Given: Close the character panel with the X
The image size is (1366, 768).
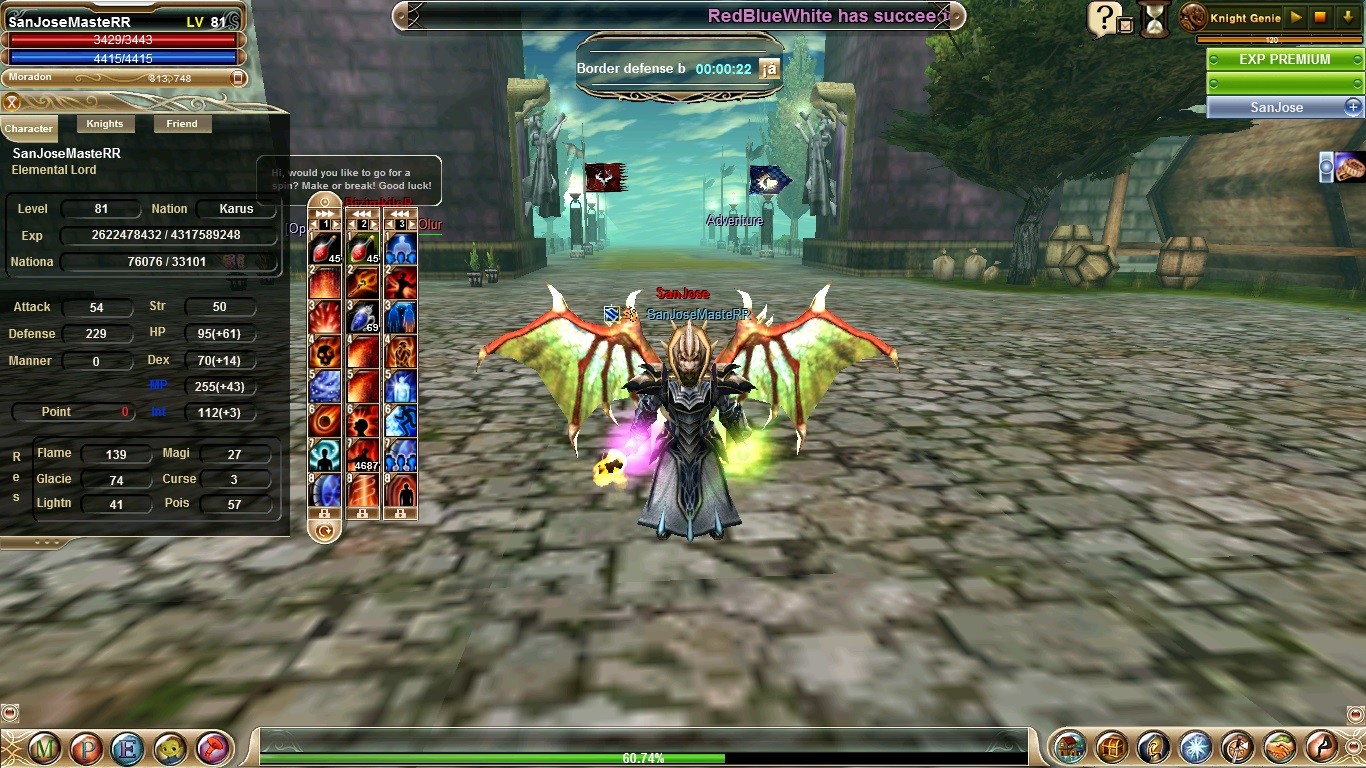Looking at the screenshot, I should coord(12,102).
